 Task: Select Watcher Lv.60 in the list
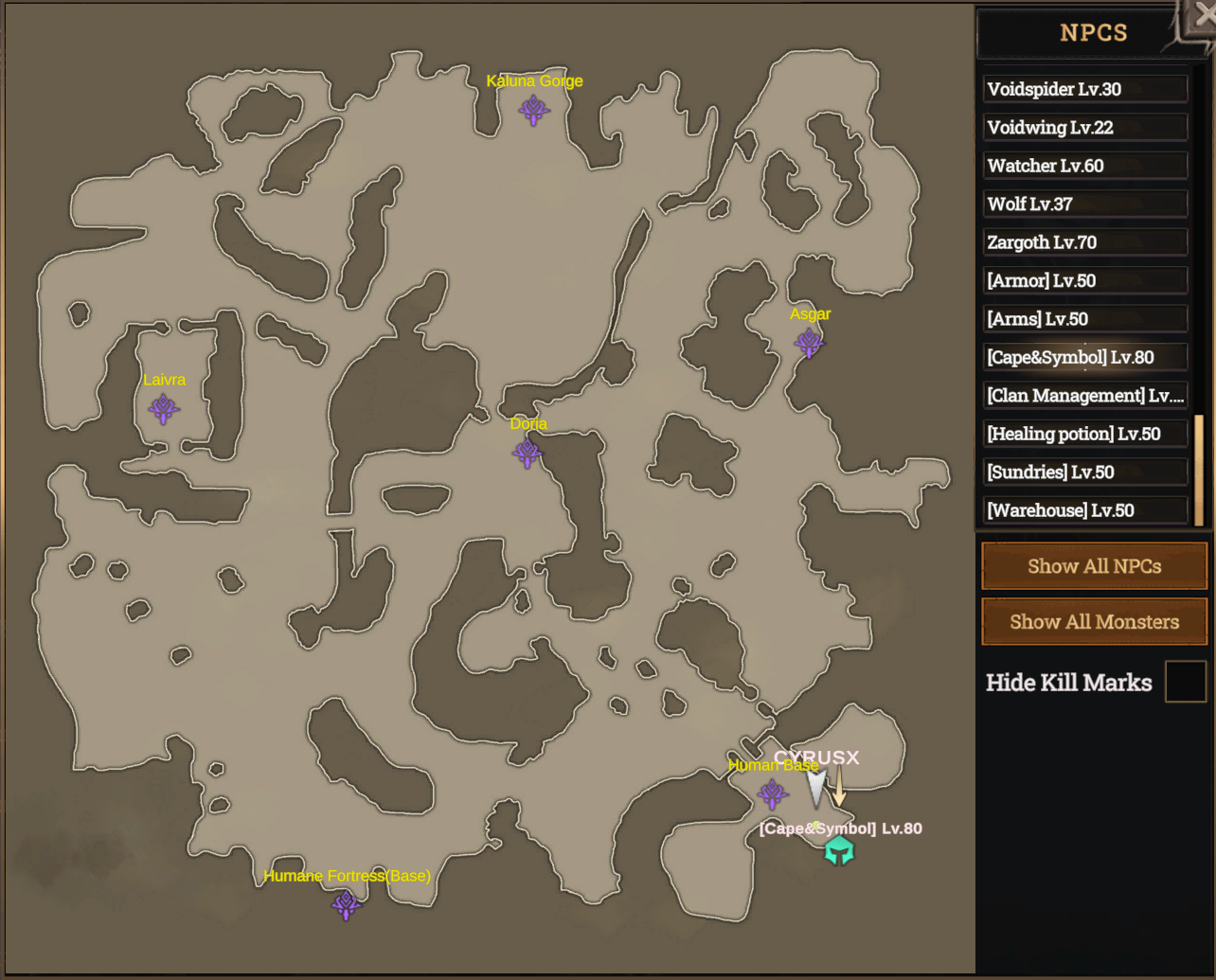pos(1085,166)
